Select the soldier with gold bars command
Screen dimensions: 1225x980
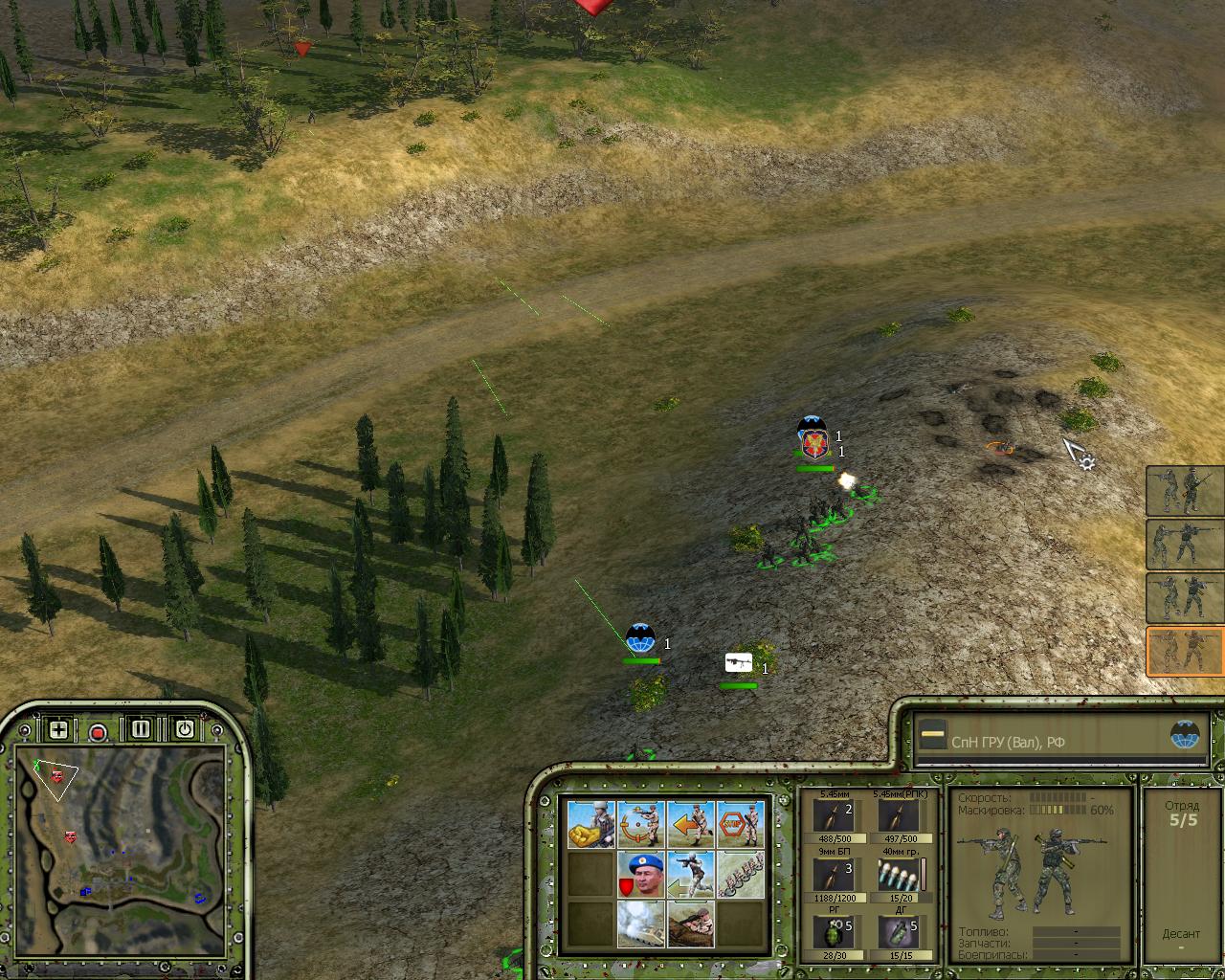[x=590, y=824]
